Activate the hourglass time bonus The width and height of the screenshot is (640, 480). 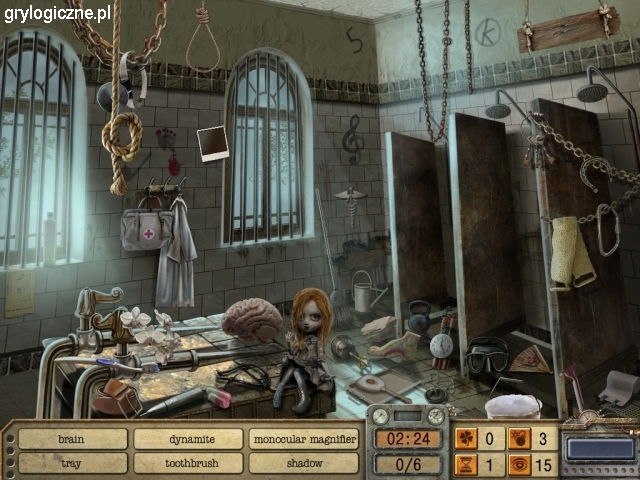[x=467, y=464]
